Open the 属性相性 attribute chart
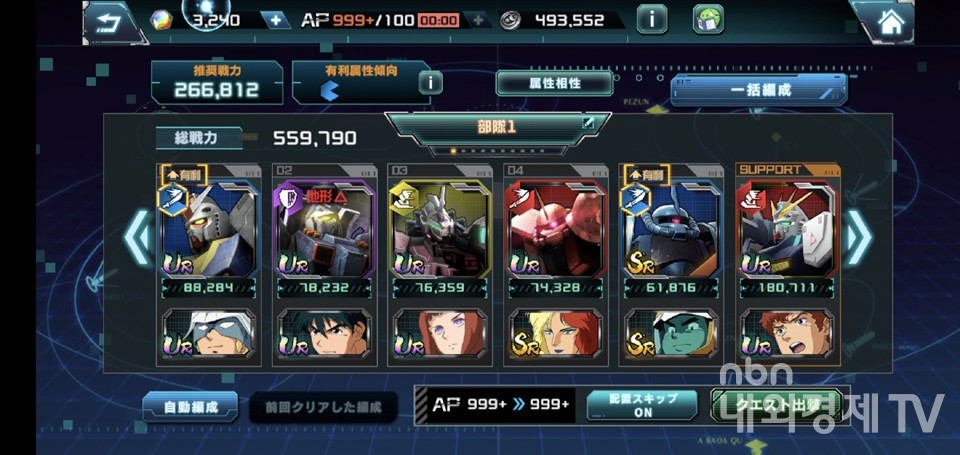The height and width of the screenshot is (455, 960). (540, 83)
